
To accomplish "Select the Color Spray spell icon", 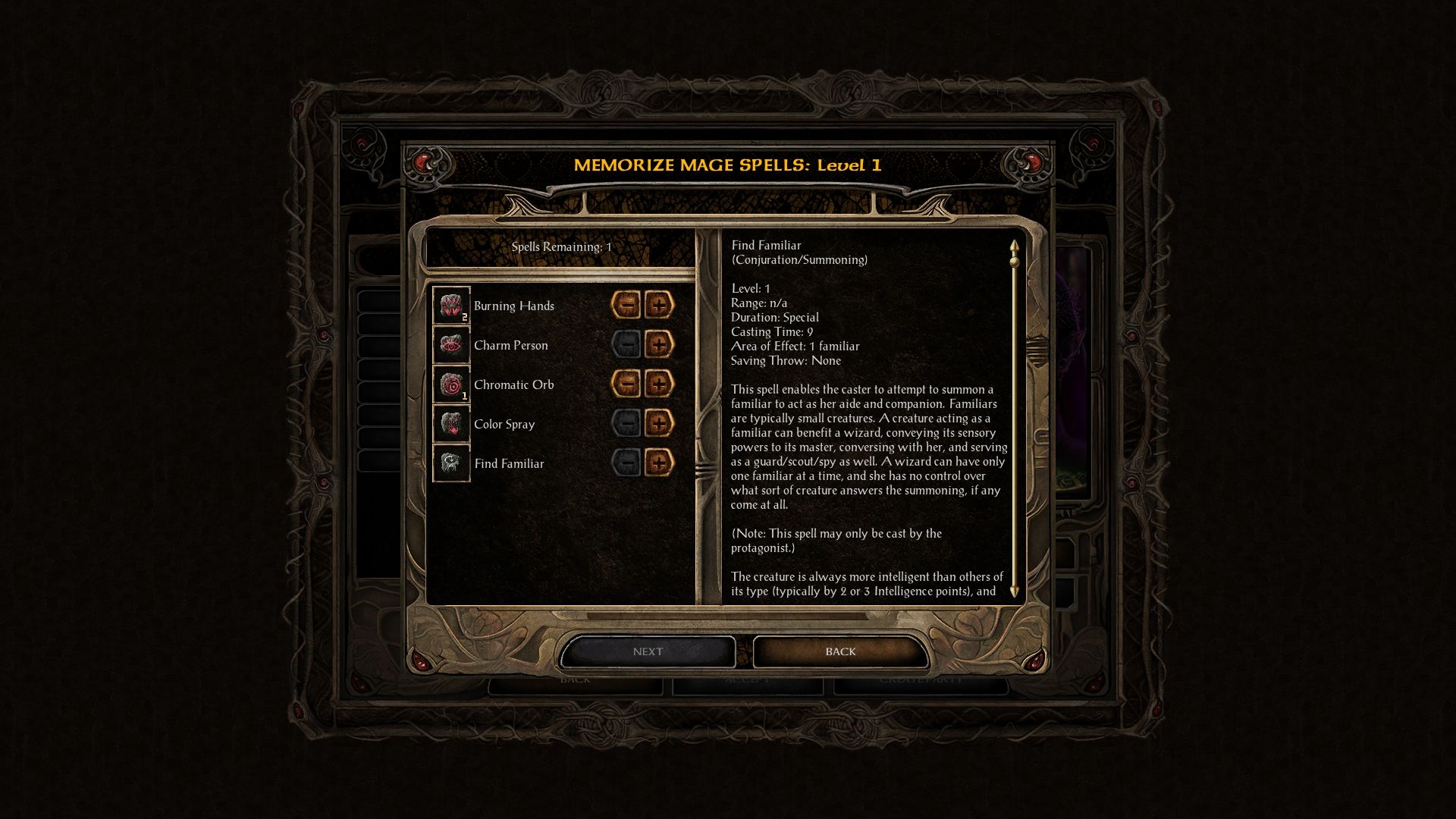I will point(451,424).
